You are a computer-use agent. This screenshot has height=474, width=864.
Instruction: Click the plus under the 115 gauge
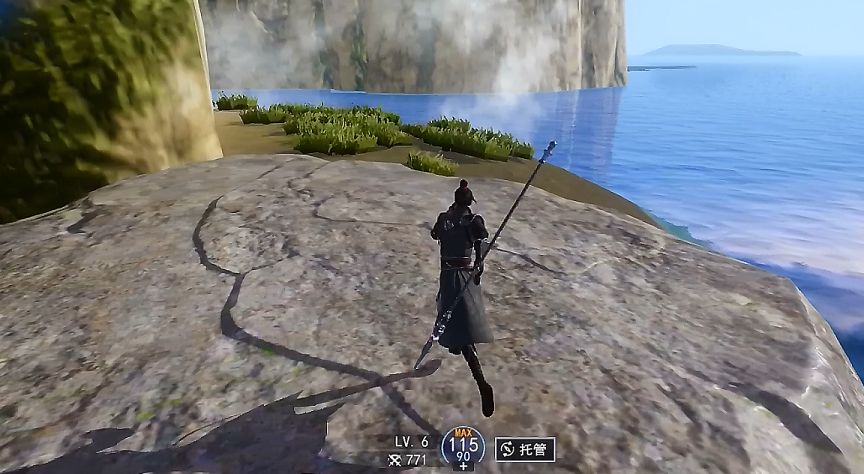point(463,466)
